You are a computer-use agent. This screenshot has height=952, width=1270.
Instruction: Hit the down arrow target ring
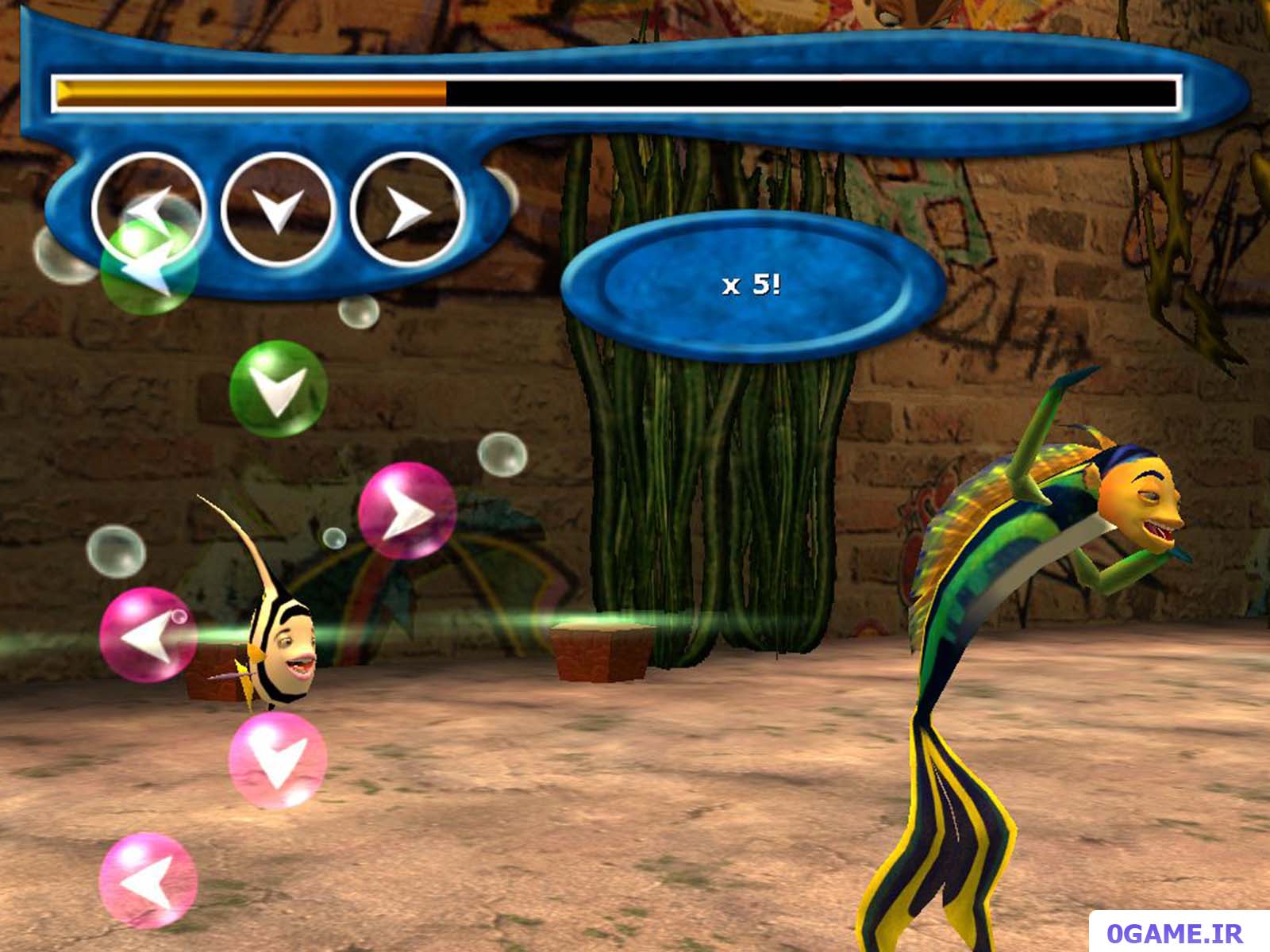pos(277,209)
